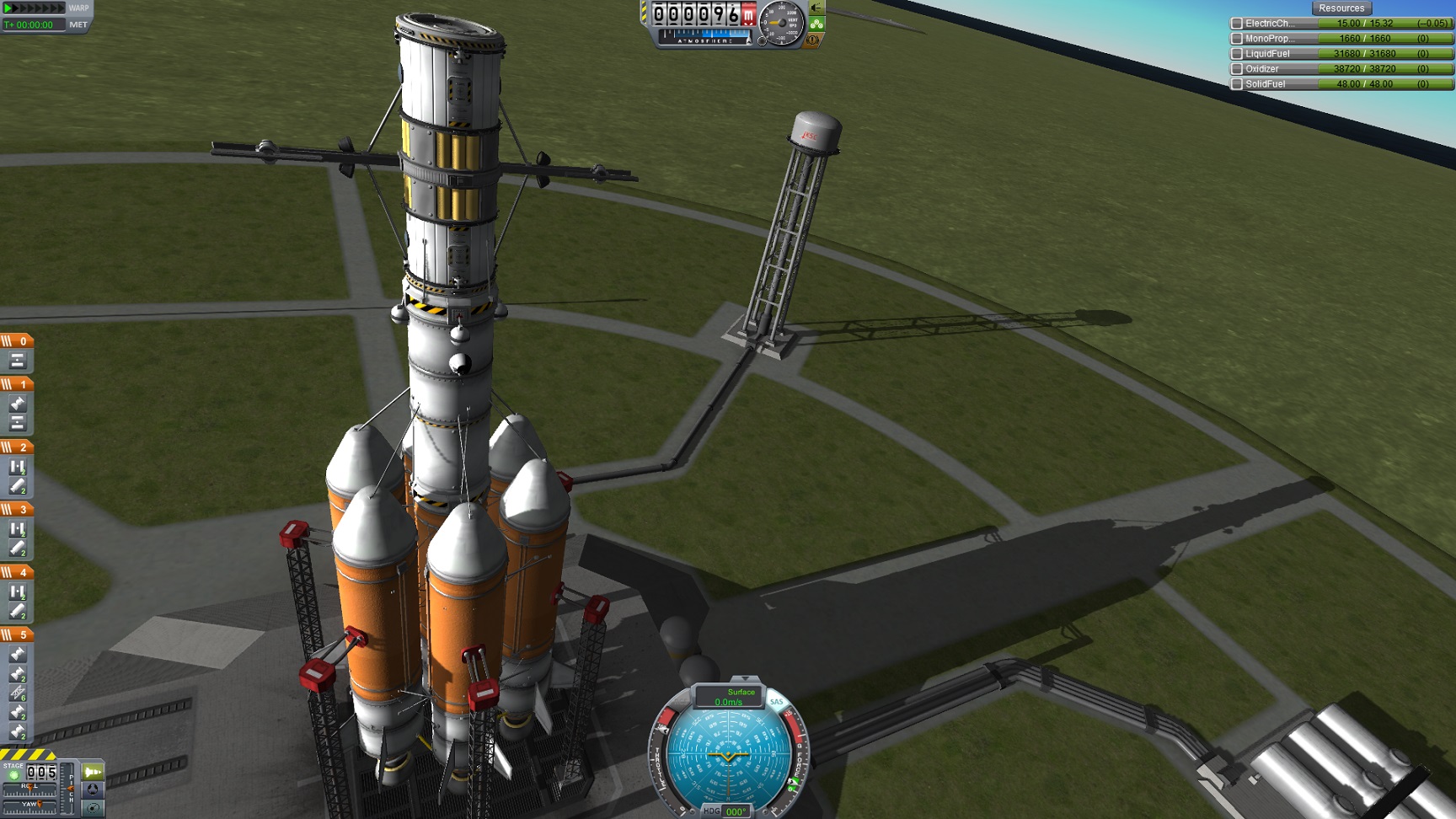The image size is (1456, 819).
Task: Switch to docking mode button
Action: pyautogui.click(x=93, y=790)
